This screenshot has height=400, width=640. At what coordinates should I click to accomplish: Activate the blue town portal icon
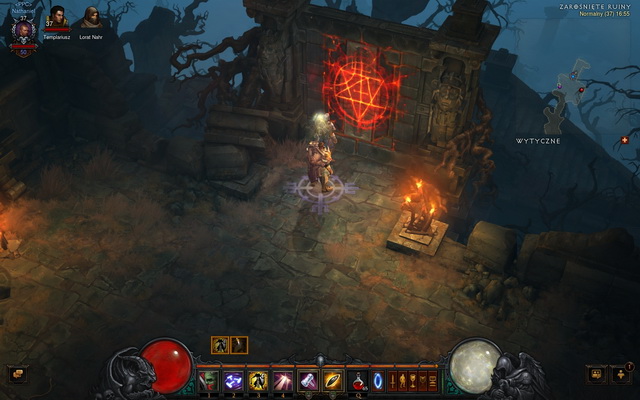point(378,380)
